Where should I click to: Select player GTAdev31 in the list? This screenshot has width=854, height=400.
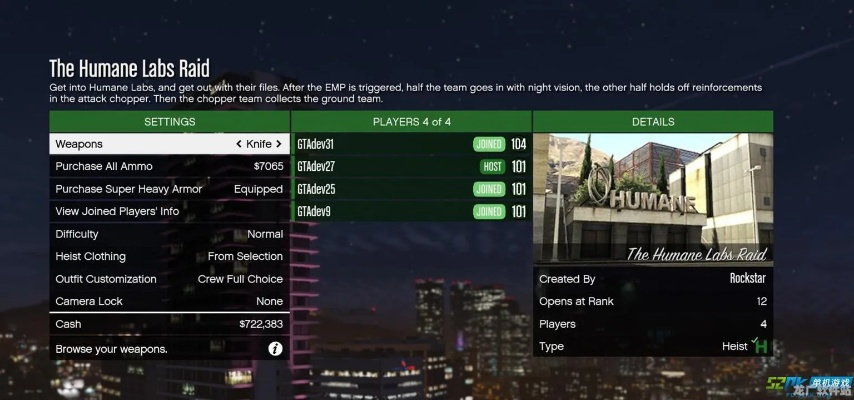[x=410, y=144]
